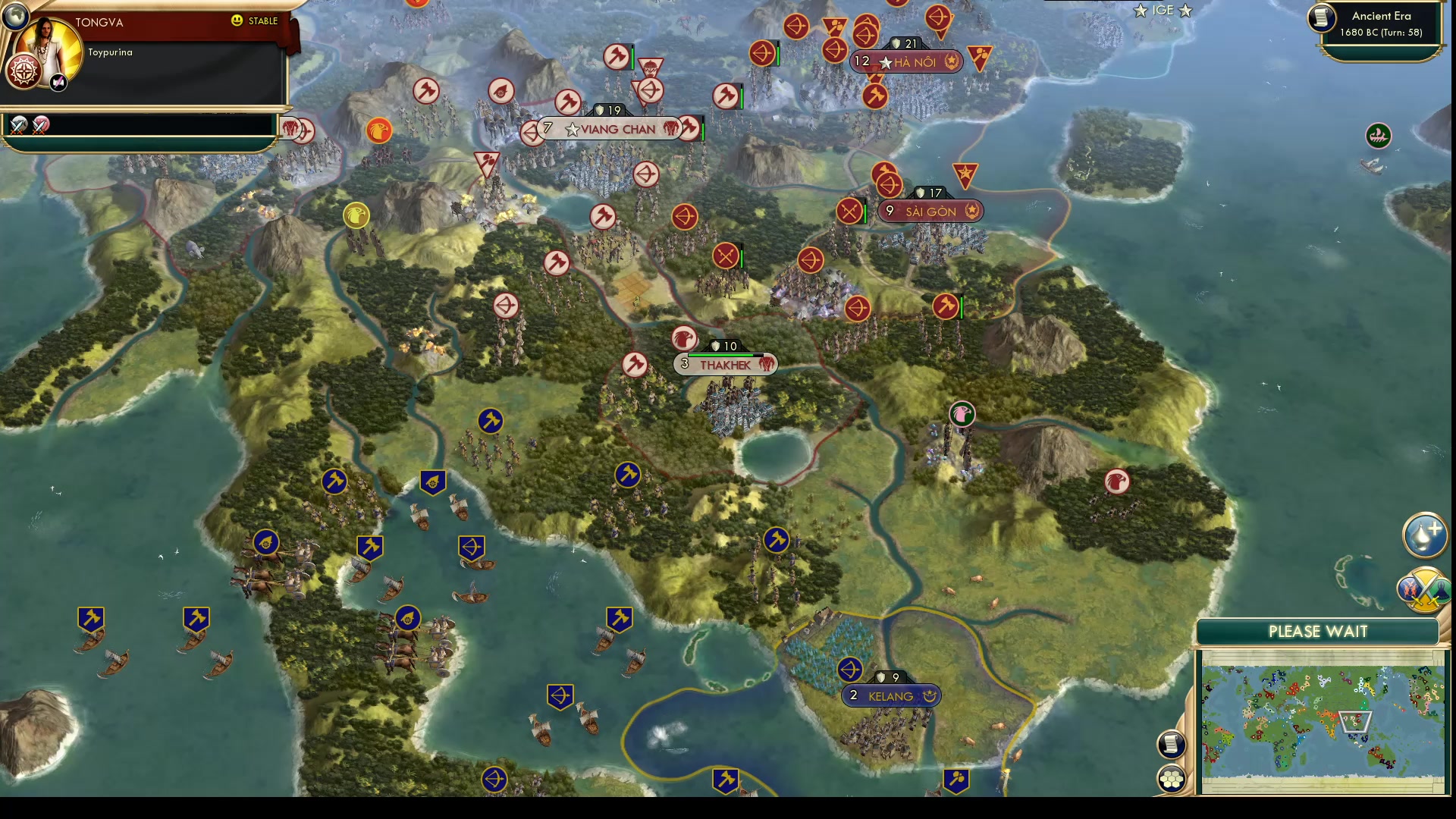This screenshot has height=819, width=1456.
Task: Click the Ancient Era turn counter panel
Action: coord(1379,23)
